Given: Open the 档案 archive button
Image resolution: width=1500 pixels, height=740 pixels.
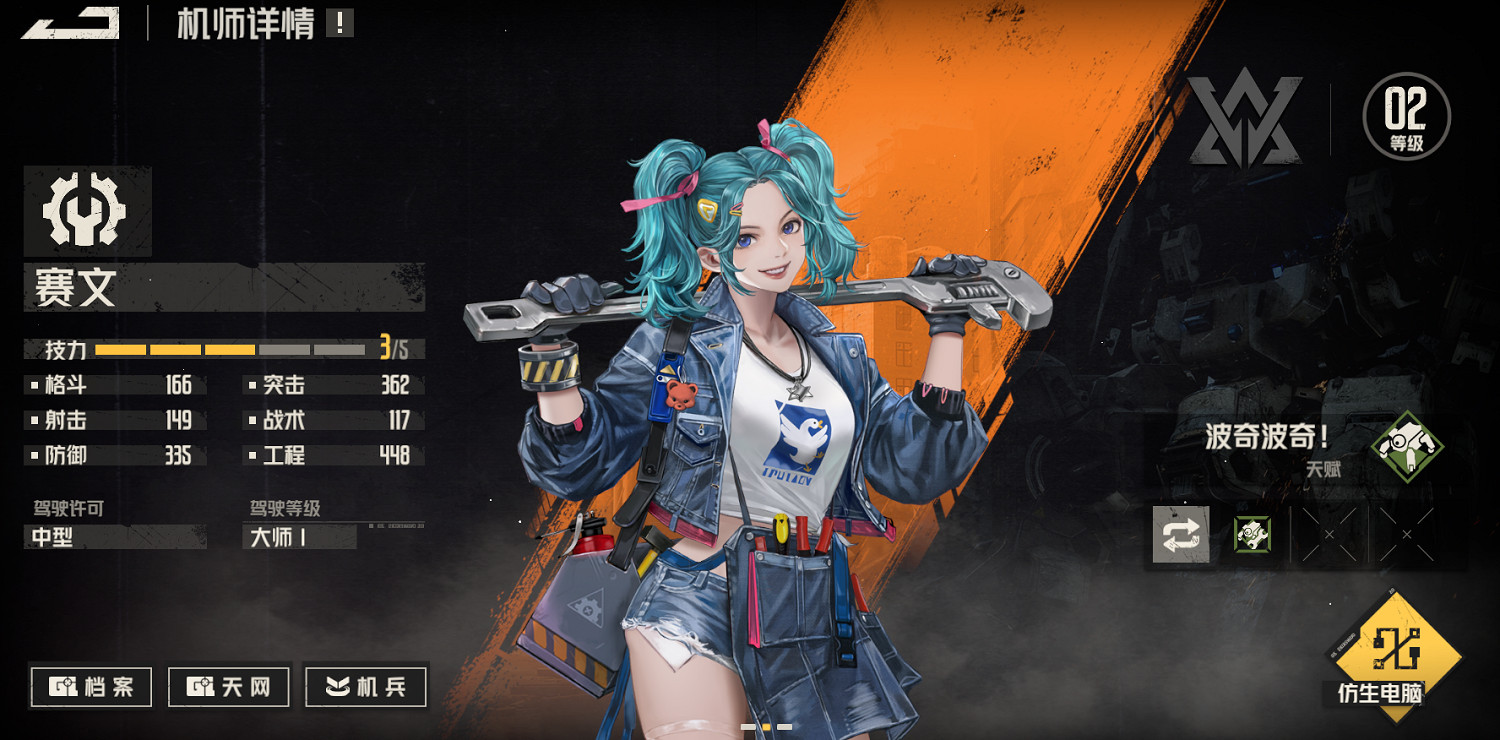Looking at the screenshot, I should point(92,687).
